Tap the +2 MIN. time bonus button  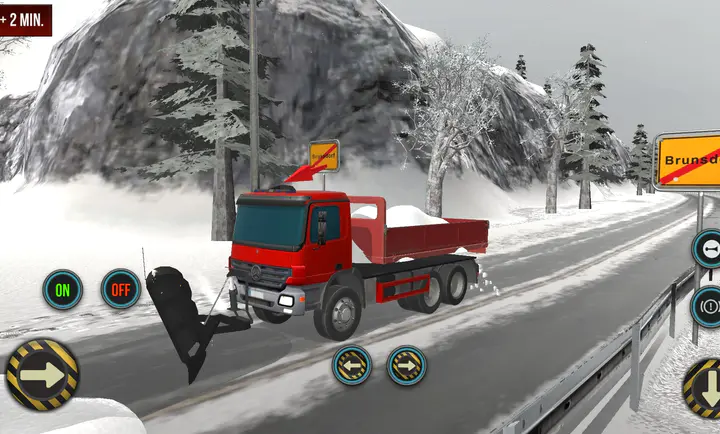point(25,19)
